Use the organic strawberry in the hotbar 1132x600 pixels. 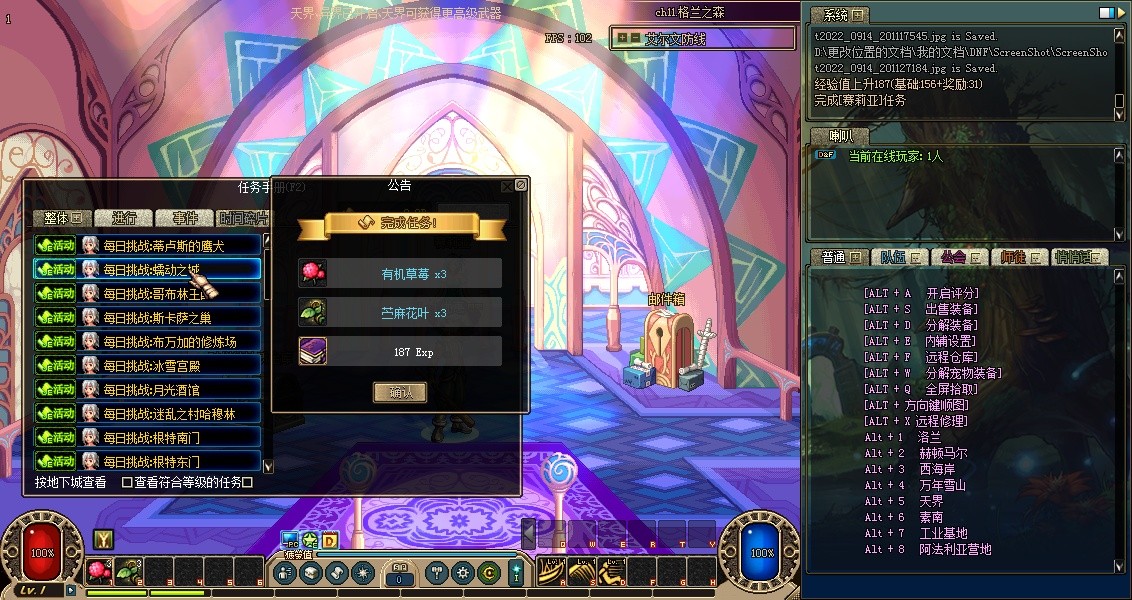[99, 571]
